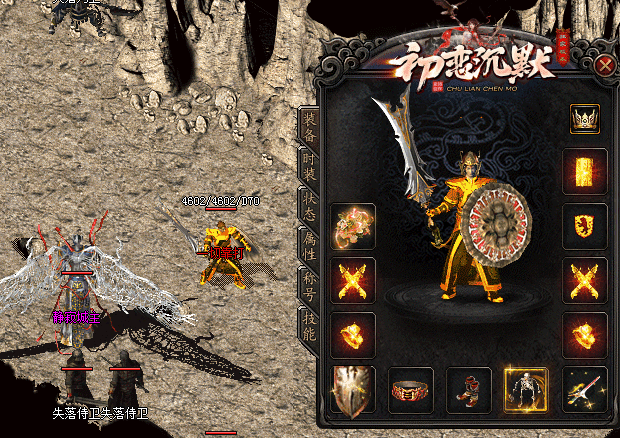Viewport: 620px width, 440px height.
Task: Choose the red lion crest slot
Action: [585, 226]
